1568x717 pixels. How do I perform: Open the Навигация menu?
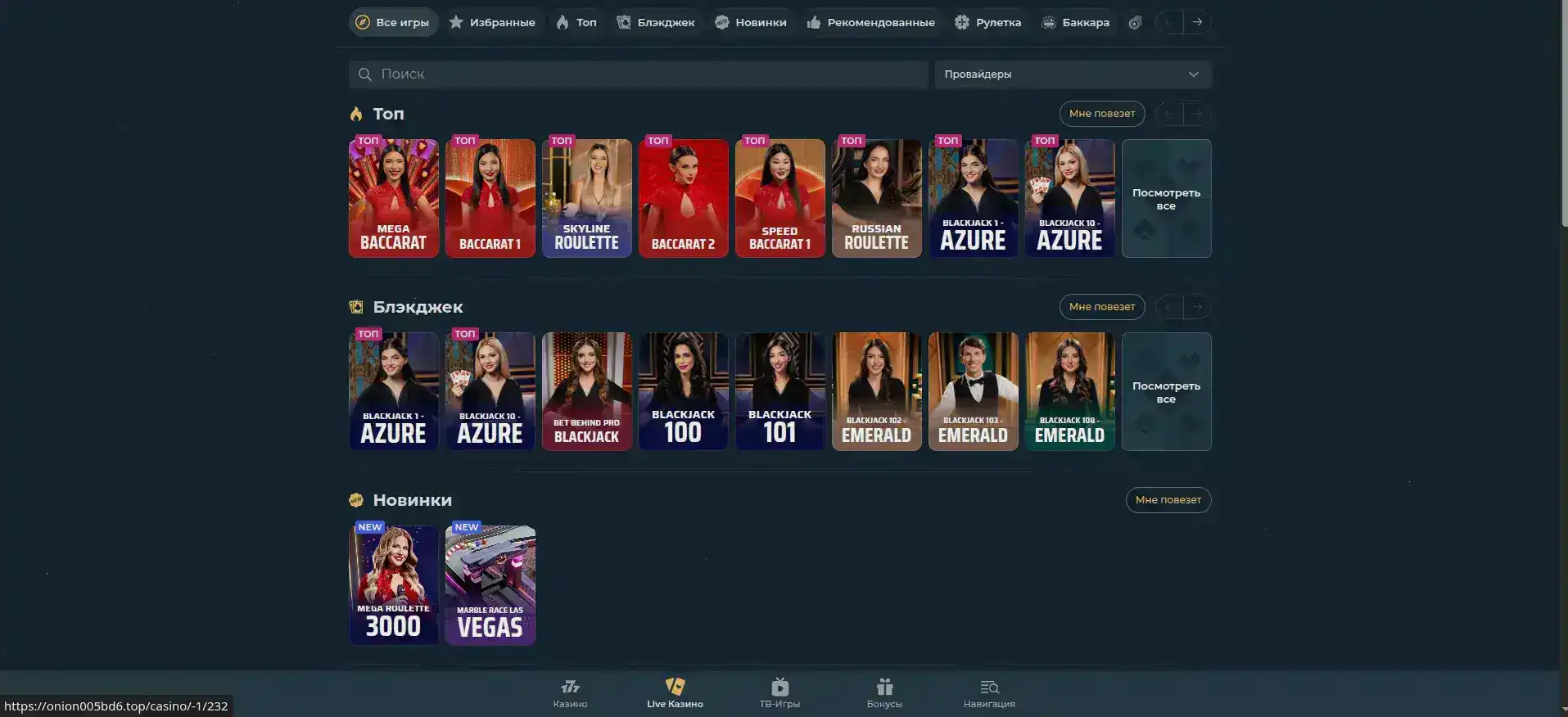(989, 692)
